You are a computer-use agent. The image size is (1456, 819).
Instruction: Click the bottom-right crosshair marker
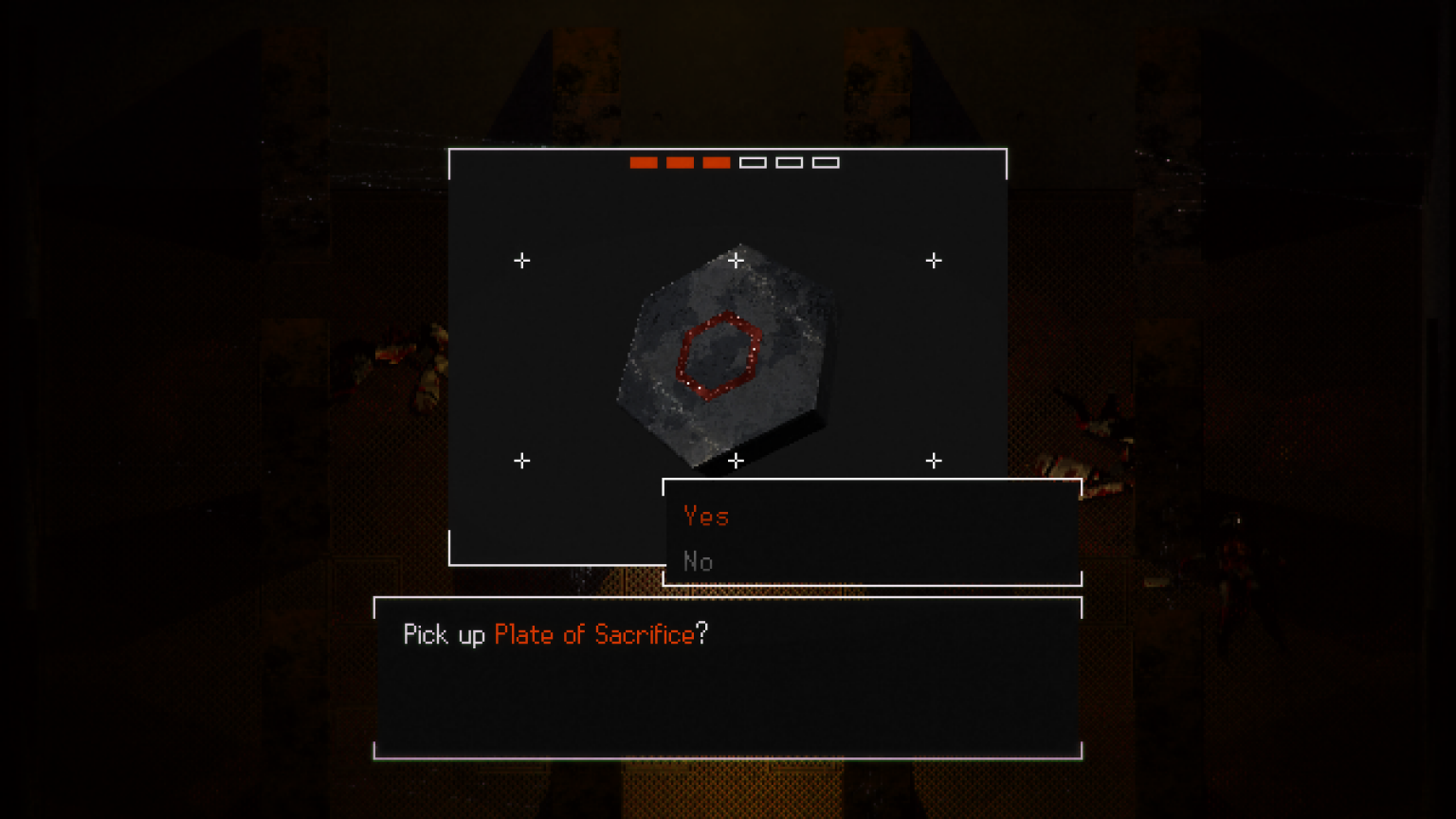935,462
